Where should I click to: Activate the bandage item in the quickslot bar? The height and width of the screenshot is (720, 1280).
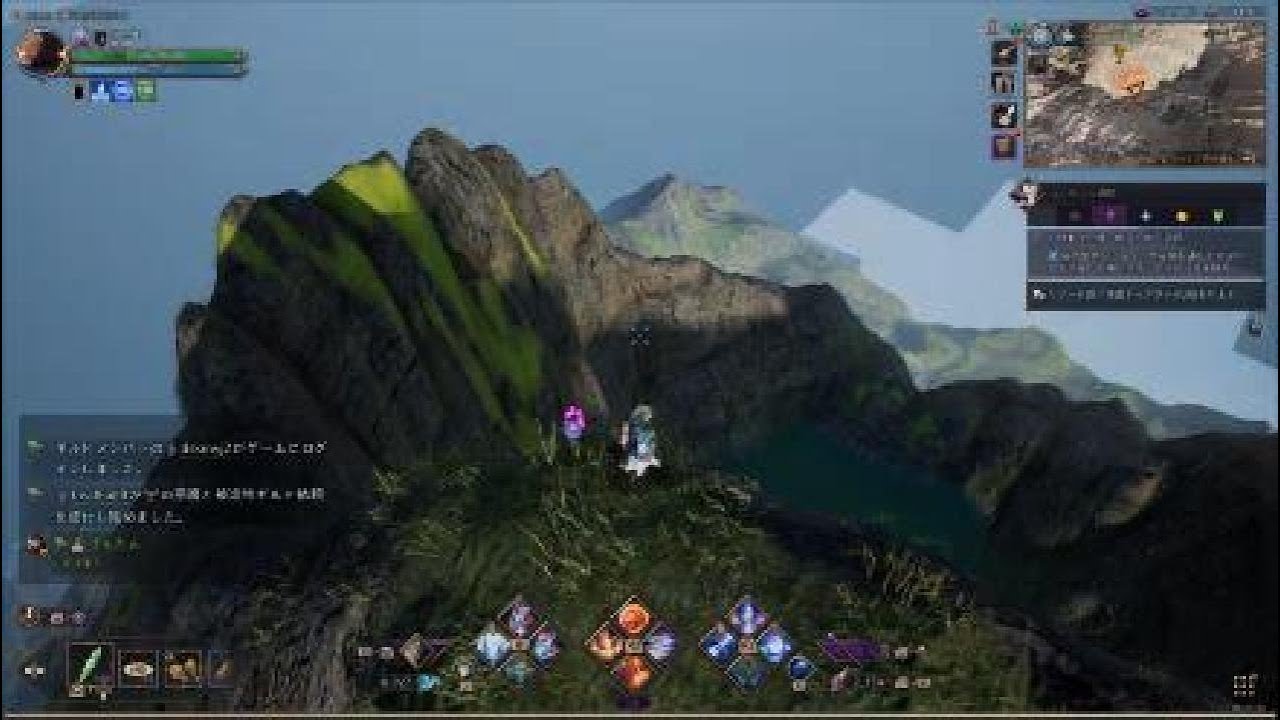(x=138, y=668)
